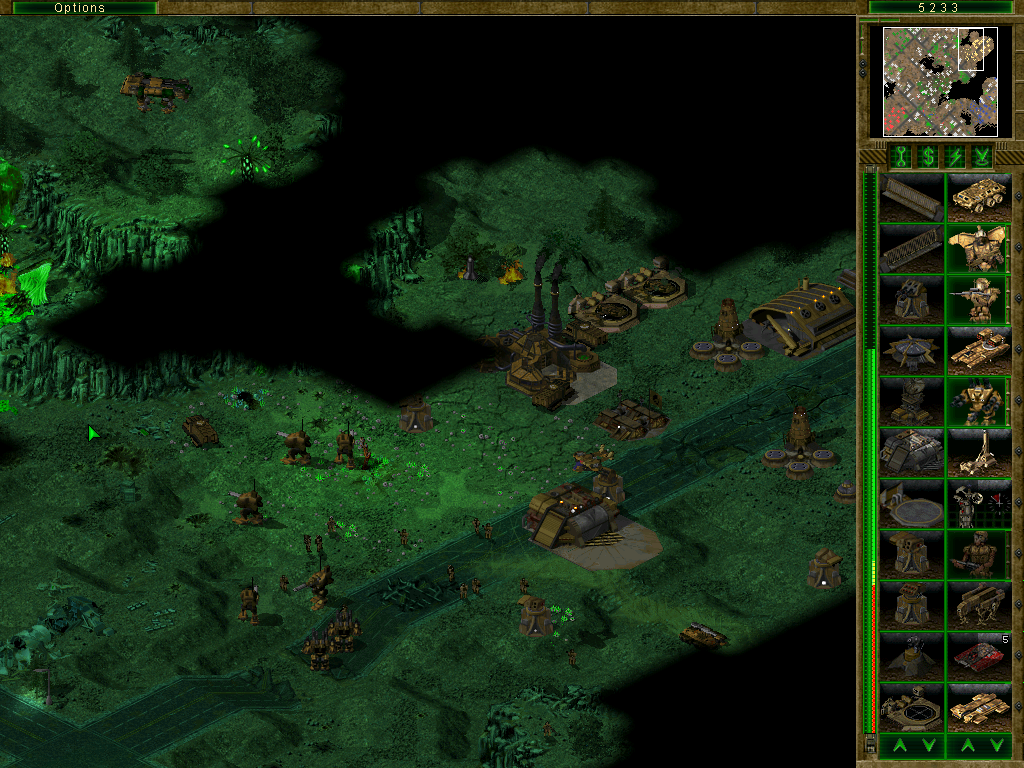Train the winged jump jet infantry
Viewport: 1024px width, 768px height.
(978, 249)
